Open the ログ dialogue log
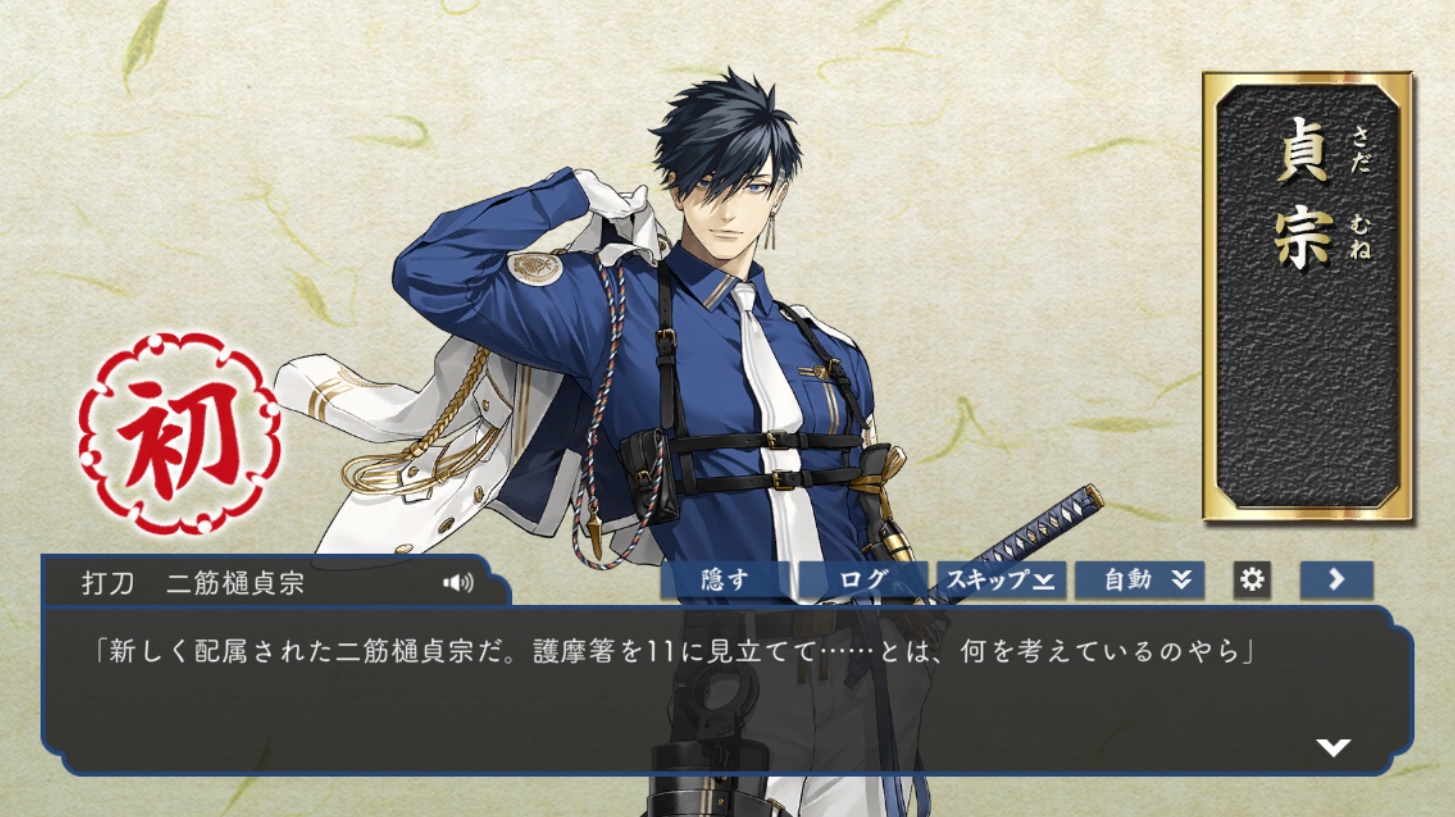This screenshot has height=817, width=1455. tap(862, 580)
